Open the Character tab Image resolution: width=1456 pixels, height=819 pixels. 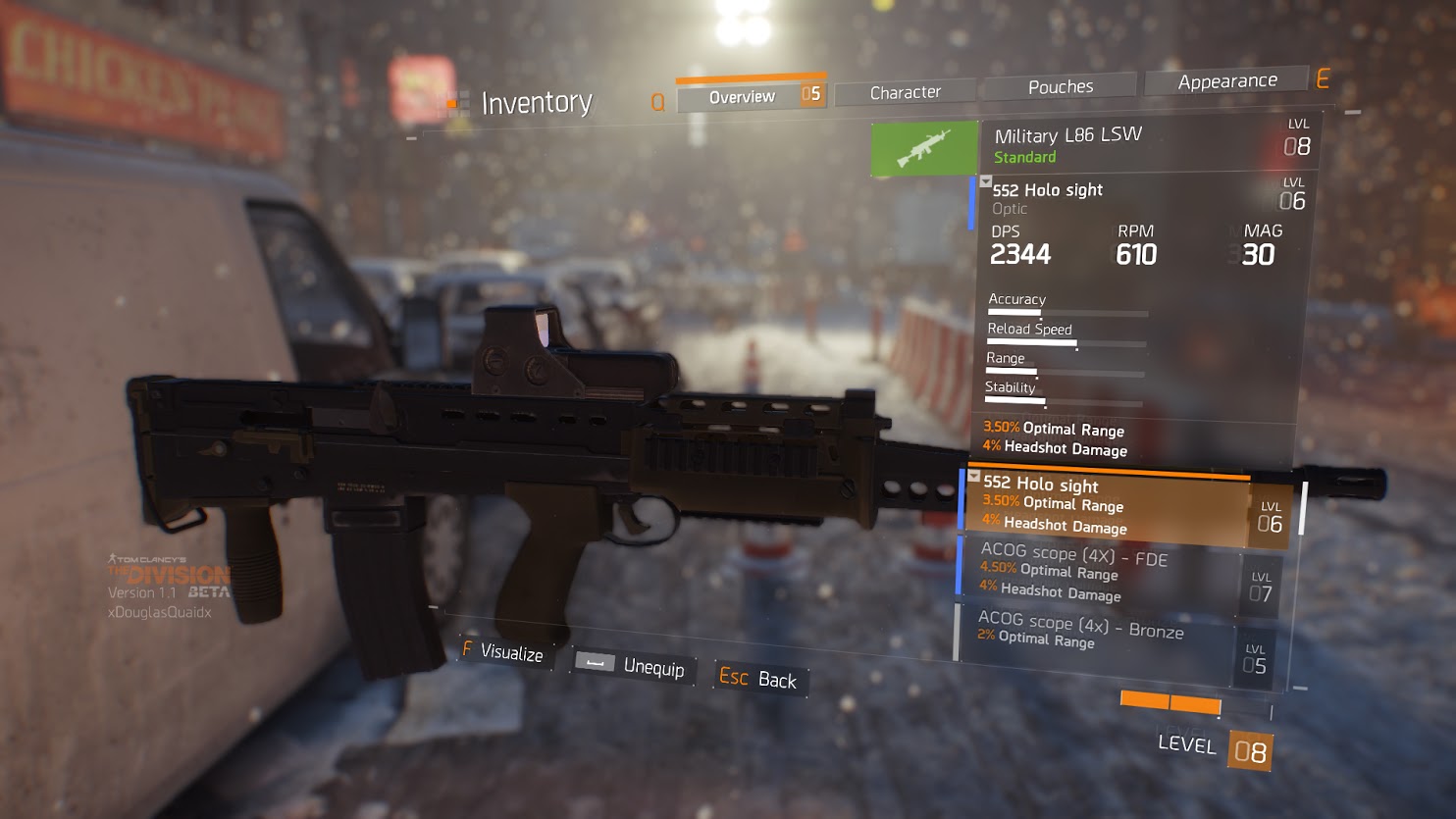[x=905, y=92]
